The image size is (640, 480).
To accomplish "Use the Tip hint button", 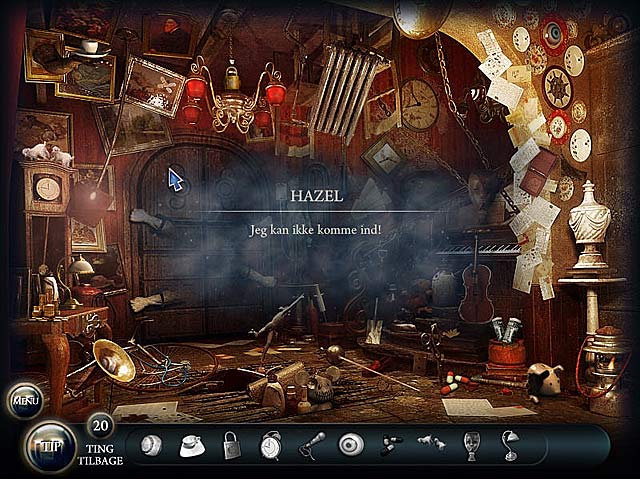I will pyautogui.click(x=49, y=445).
